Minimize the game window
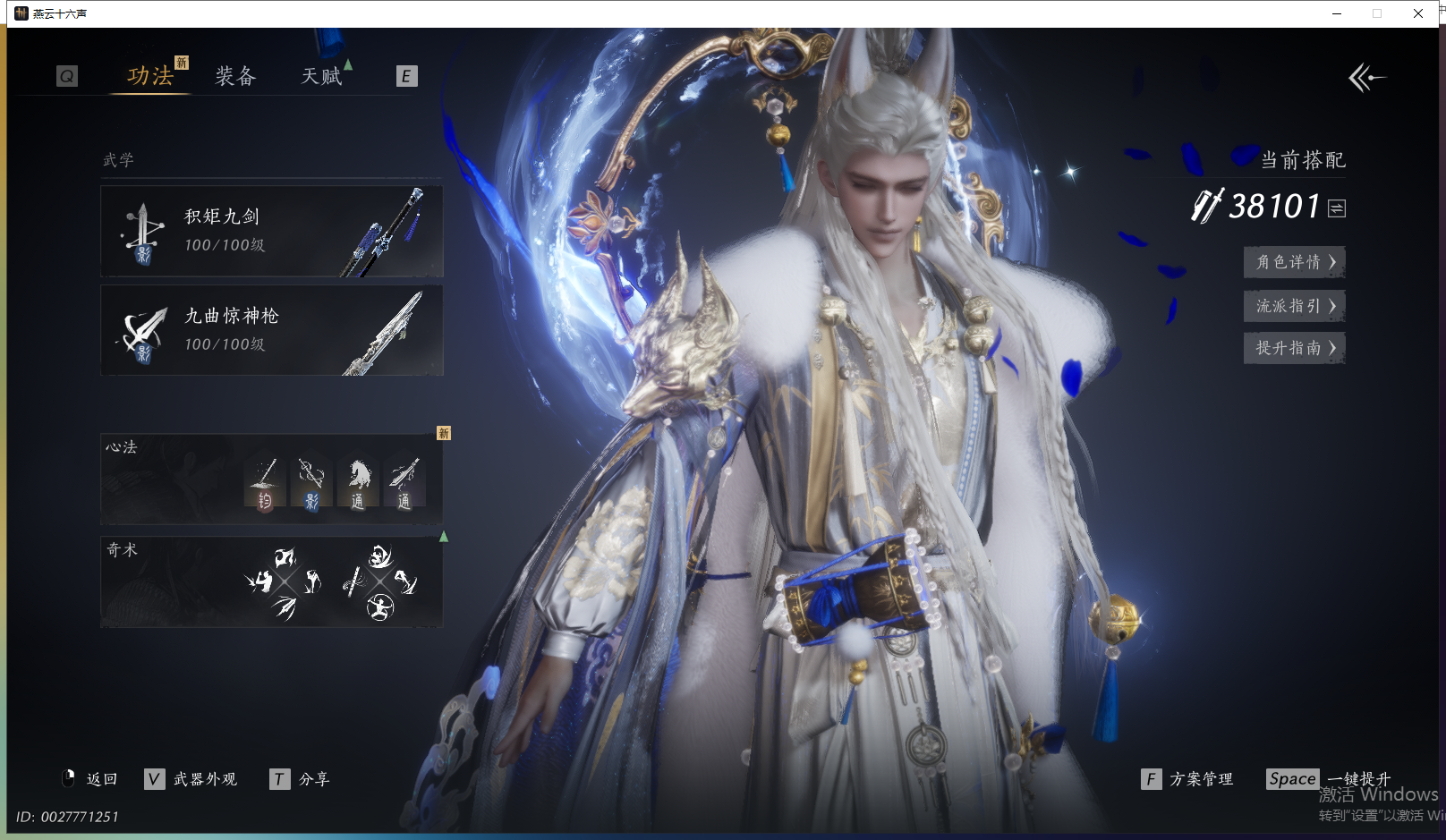Viewport: 1446px width, 840px height. click(1337, 13)
